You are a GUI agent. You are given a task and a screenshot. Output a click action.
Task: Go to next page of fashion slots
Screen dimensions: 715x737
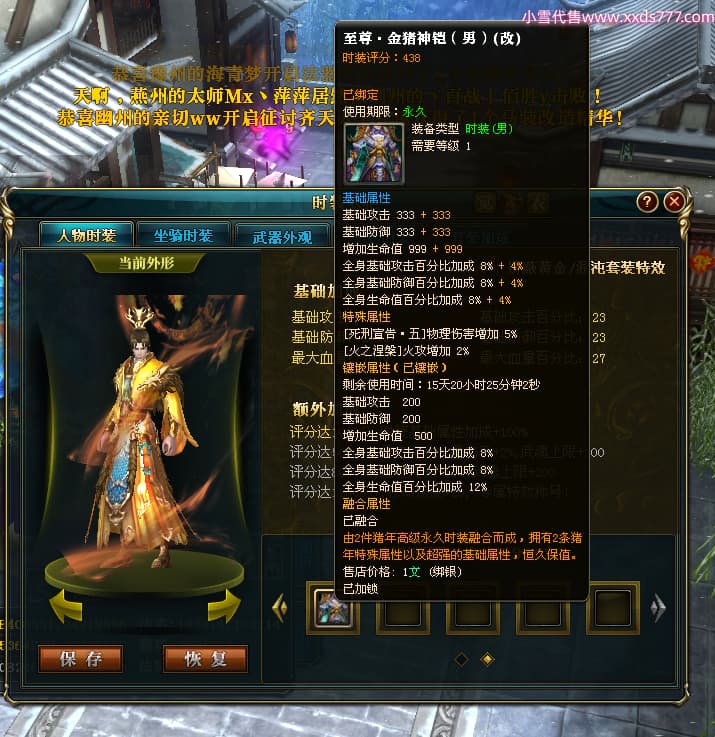pyautogui.click(x=658, y=606)
